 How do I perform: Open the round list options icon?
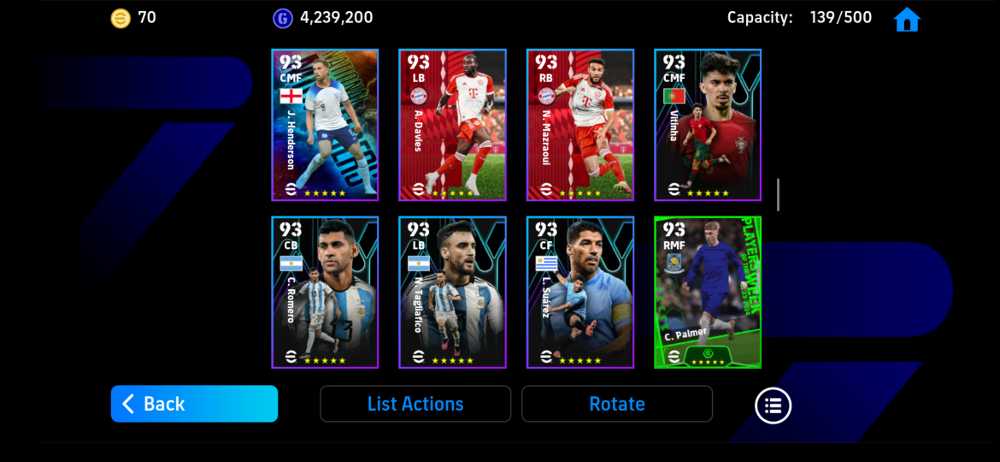point(772,405)
